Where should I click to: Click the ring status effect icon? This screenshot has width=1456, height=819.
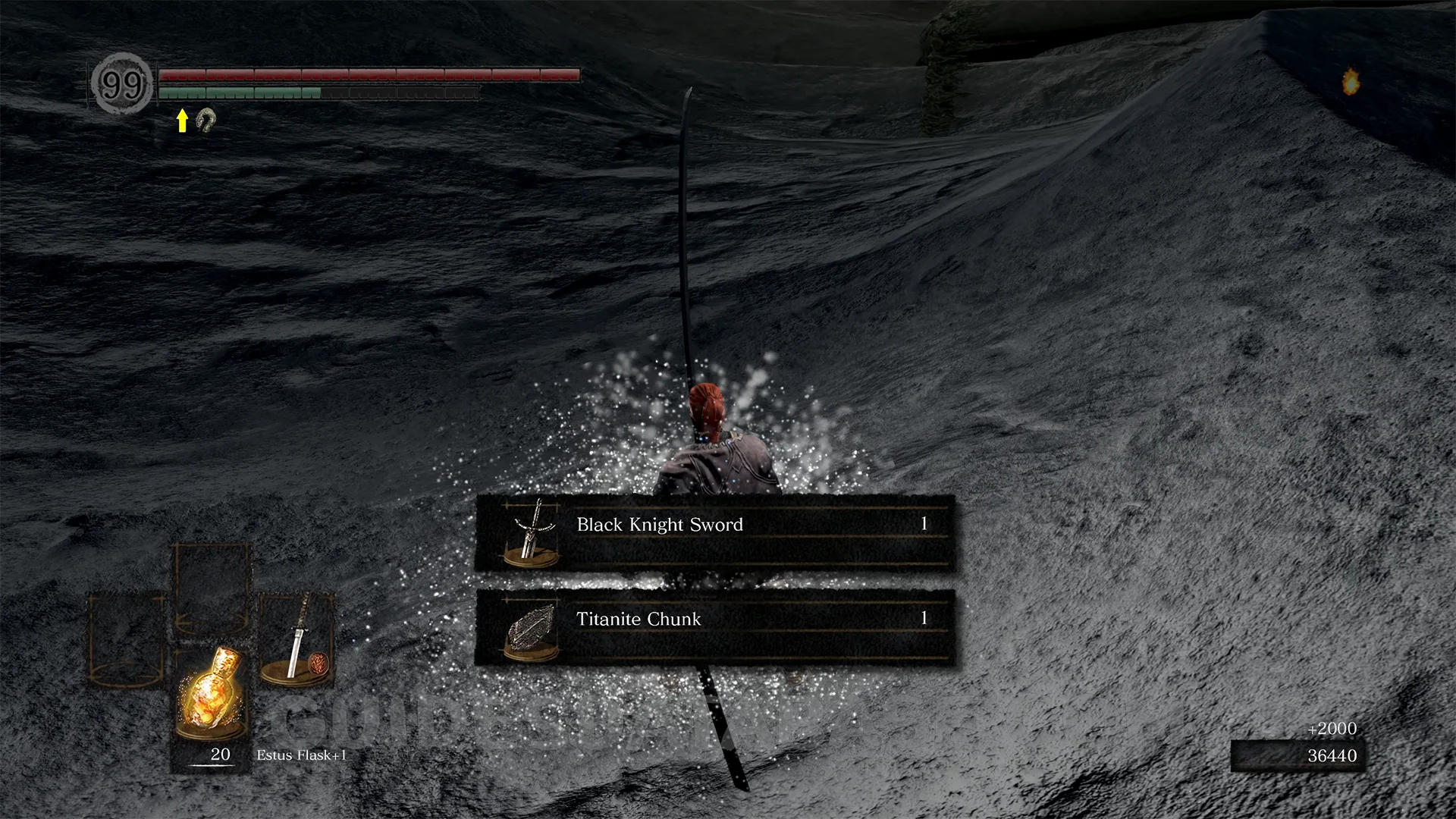click(x=206, y=120)
